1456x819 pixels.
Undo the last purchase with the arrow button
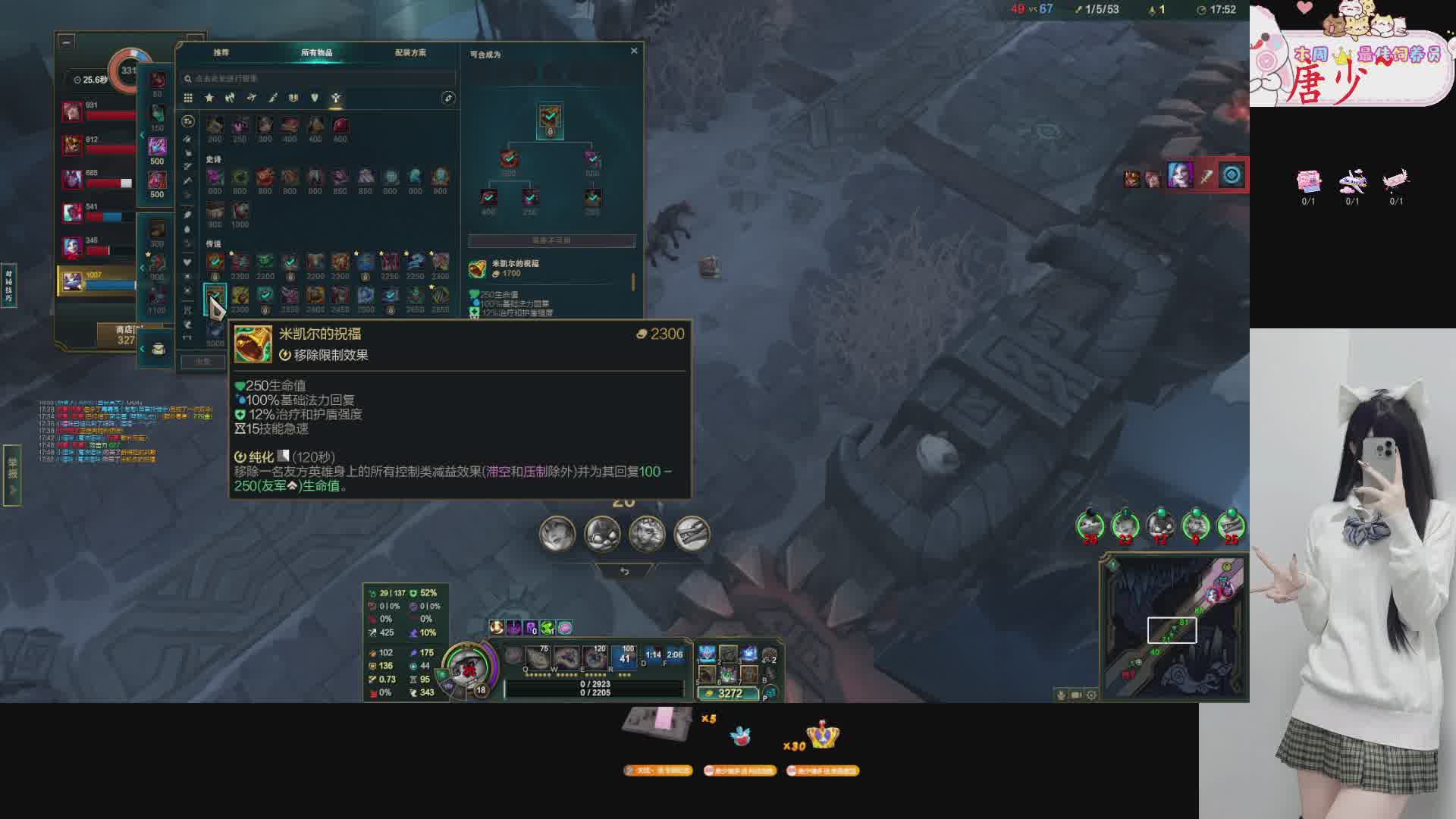click(624, 571)
